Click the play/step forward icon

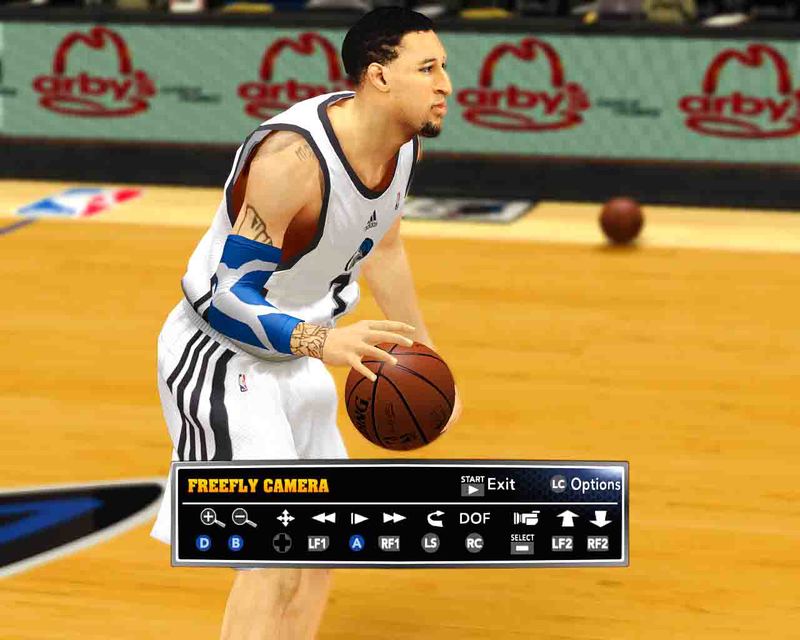[x=358, y=518]
